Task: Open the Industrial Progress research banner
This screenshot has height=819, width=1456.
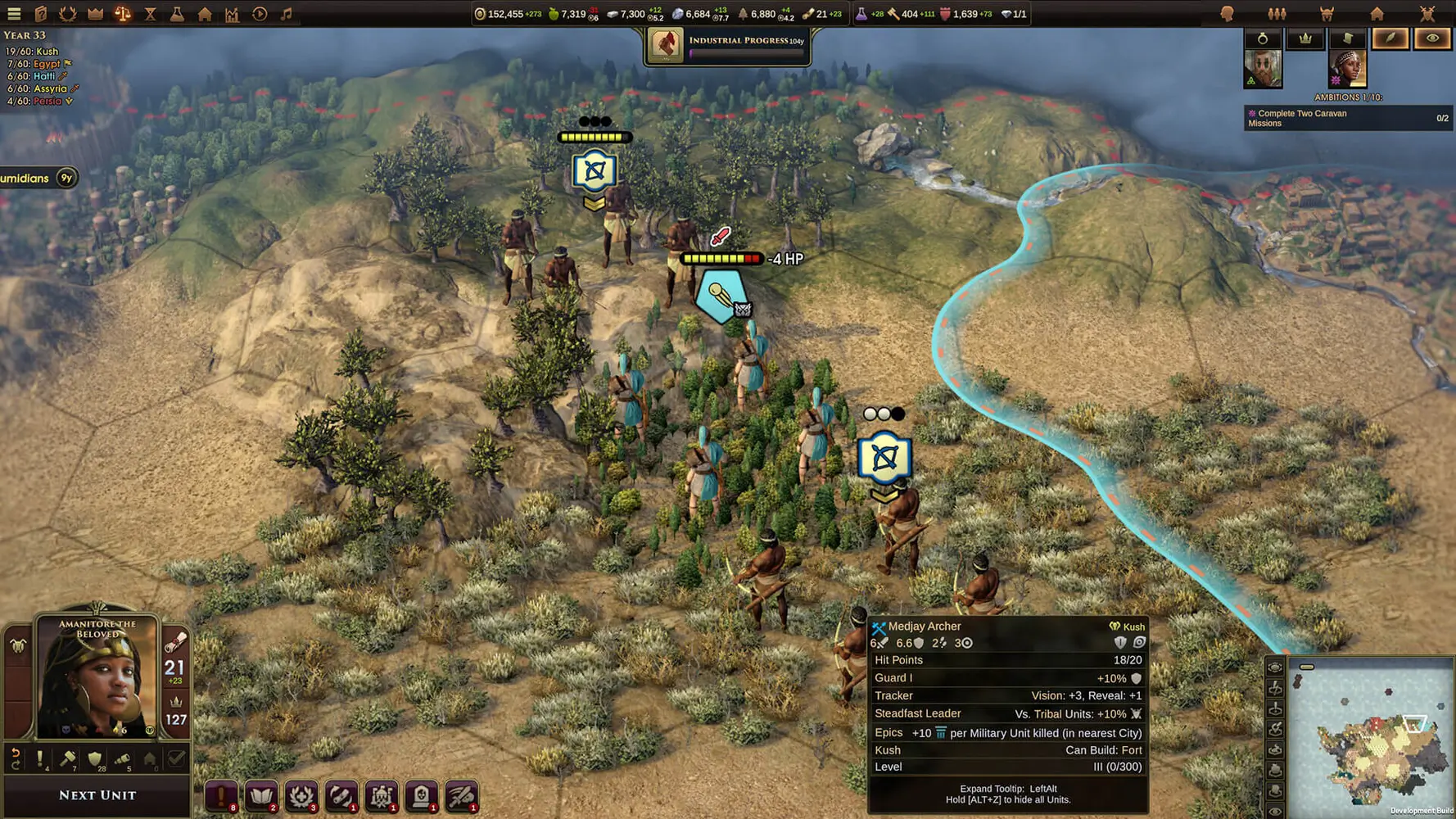Action: 727,45
